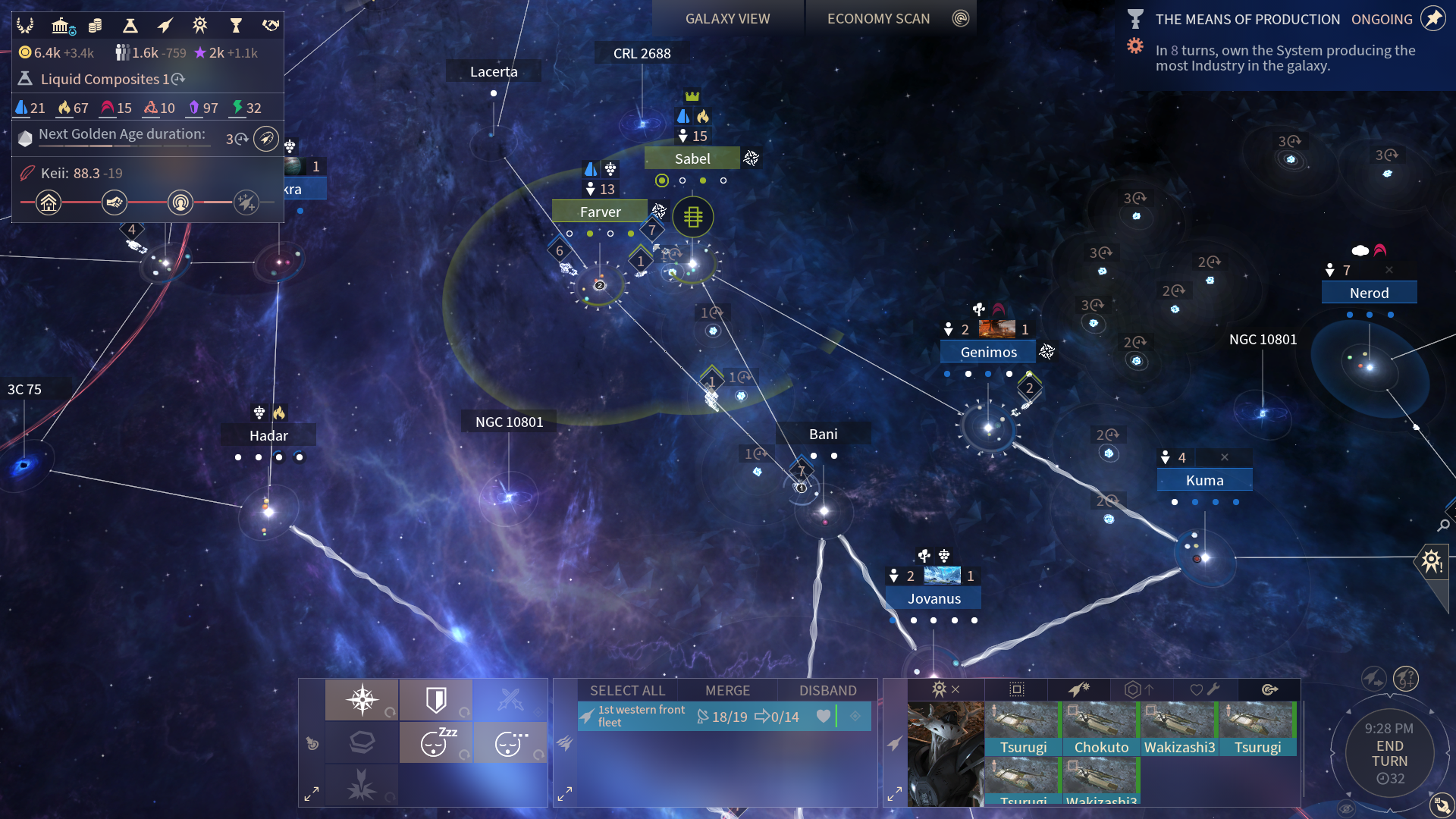Select all fleets with SELECT ALL
This screenshot has height=819, width=1456.
[627, 690]
